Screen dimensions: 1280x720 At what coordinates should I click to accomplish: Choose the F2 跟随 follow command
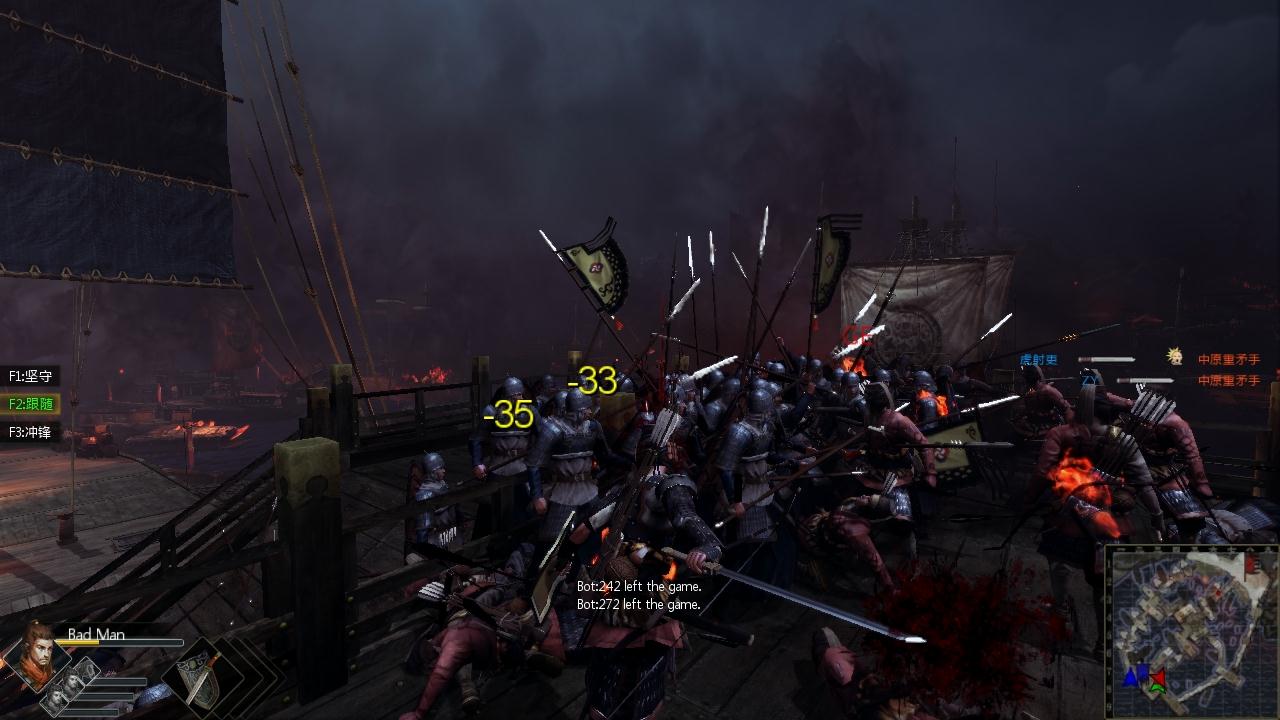point(30,404)
